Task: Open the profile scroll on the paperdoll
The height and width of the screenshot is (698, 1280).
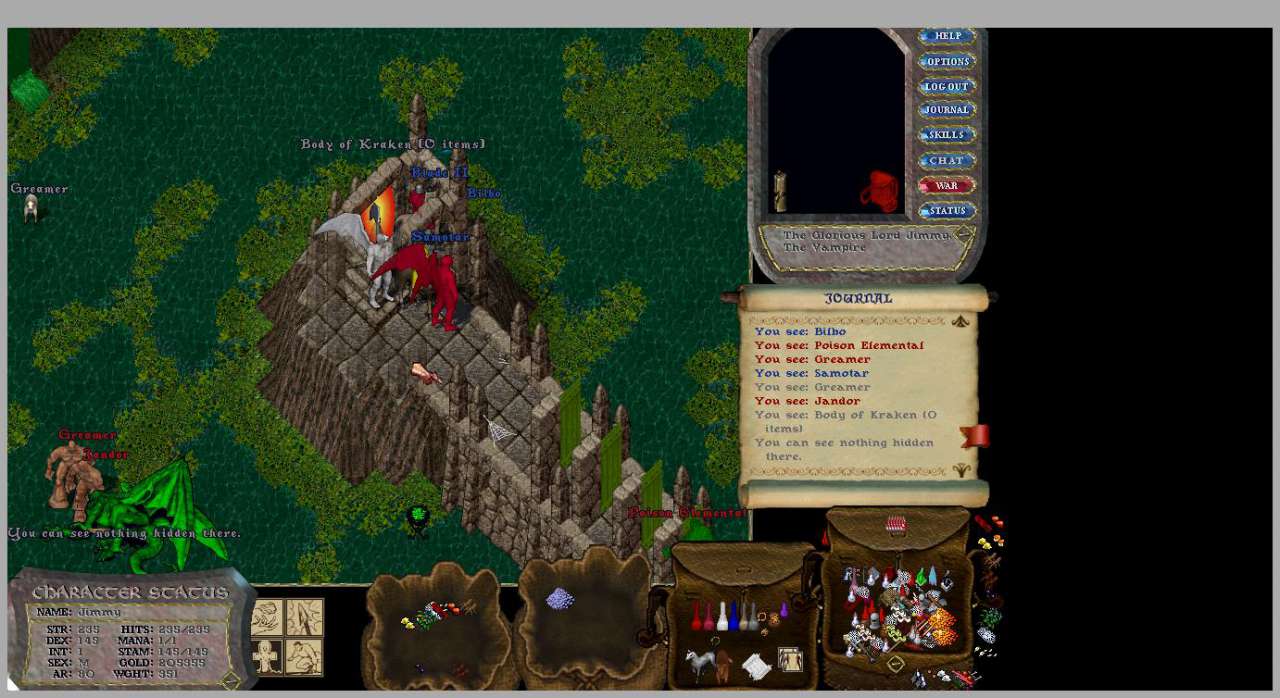Action: click(780, 191)
